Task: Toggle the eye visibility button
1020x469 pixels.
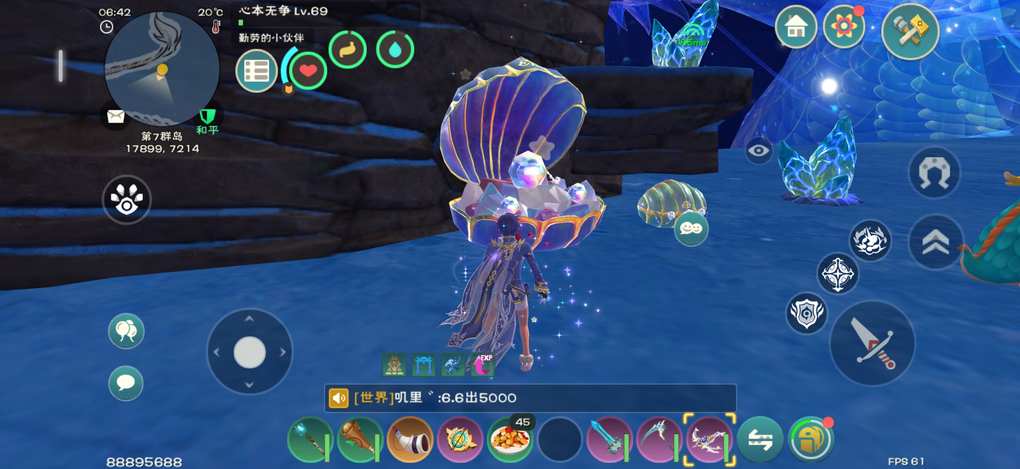Action: pos(759,151)
